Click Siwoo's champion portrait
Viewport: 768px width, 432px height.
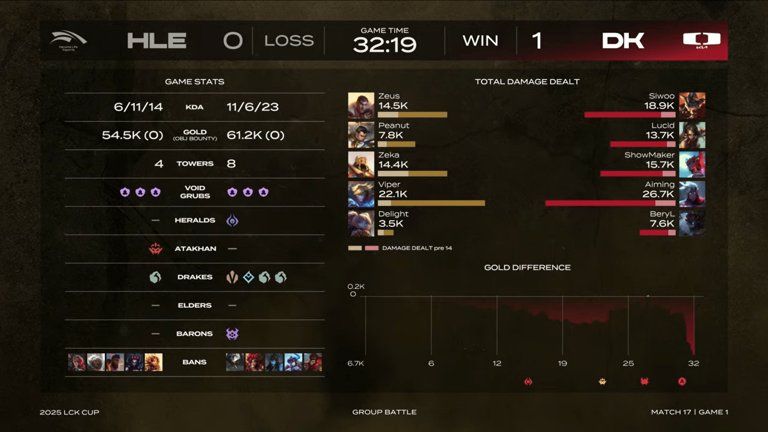692,106
